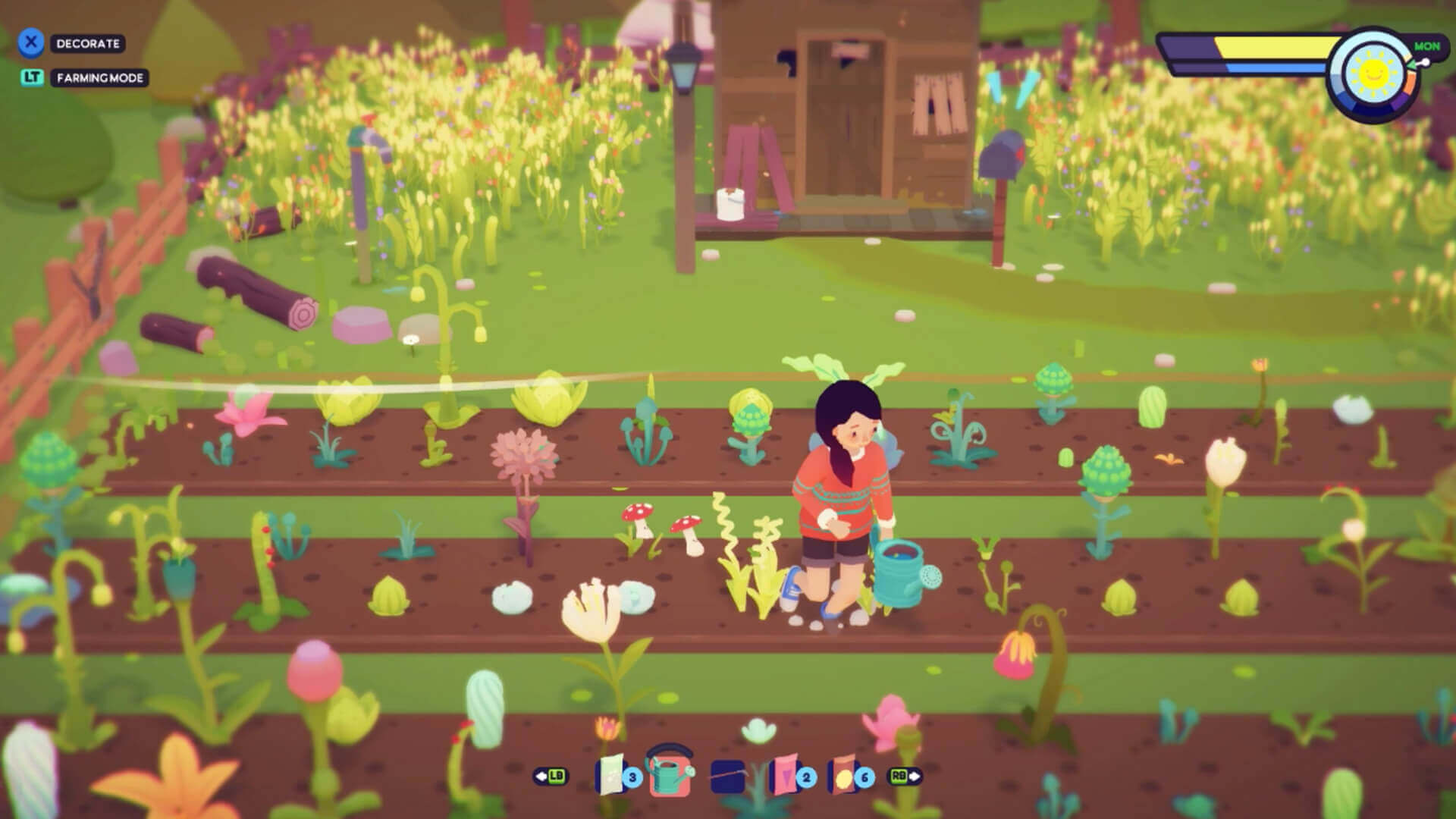Cycle the hotbar left using the LB arrow
This screenshot has width=1456, height=819.
coord(551,776)
